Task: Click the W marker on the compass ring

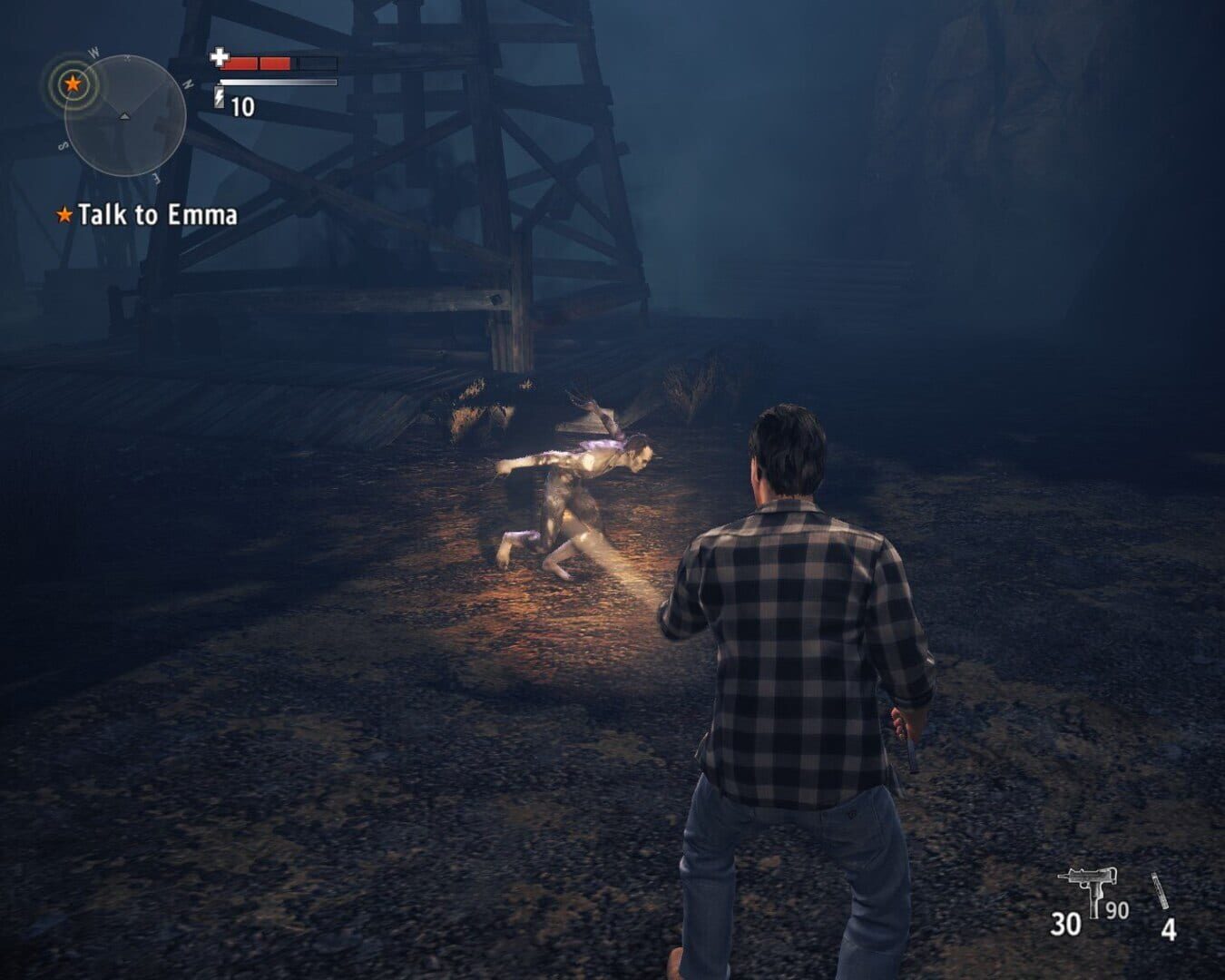Action: pos(93,52)
